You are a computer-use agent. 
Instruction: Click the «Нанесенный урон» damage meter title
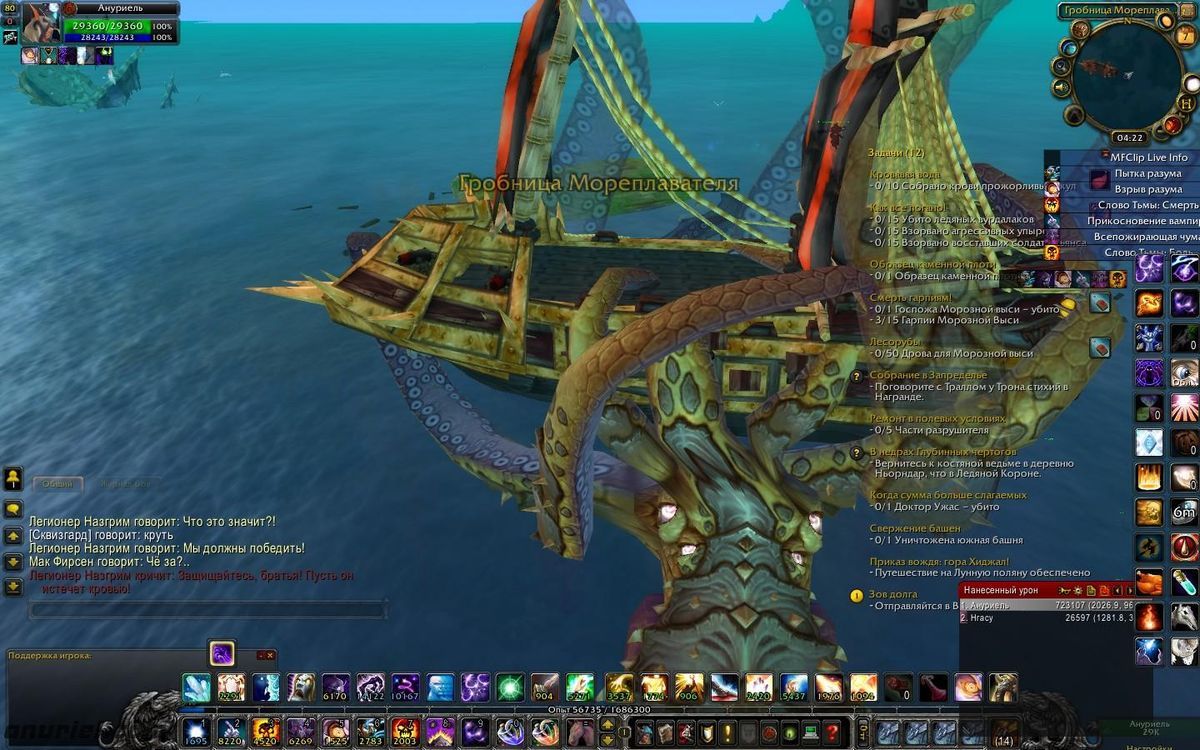[1002, 590]
